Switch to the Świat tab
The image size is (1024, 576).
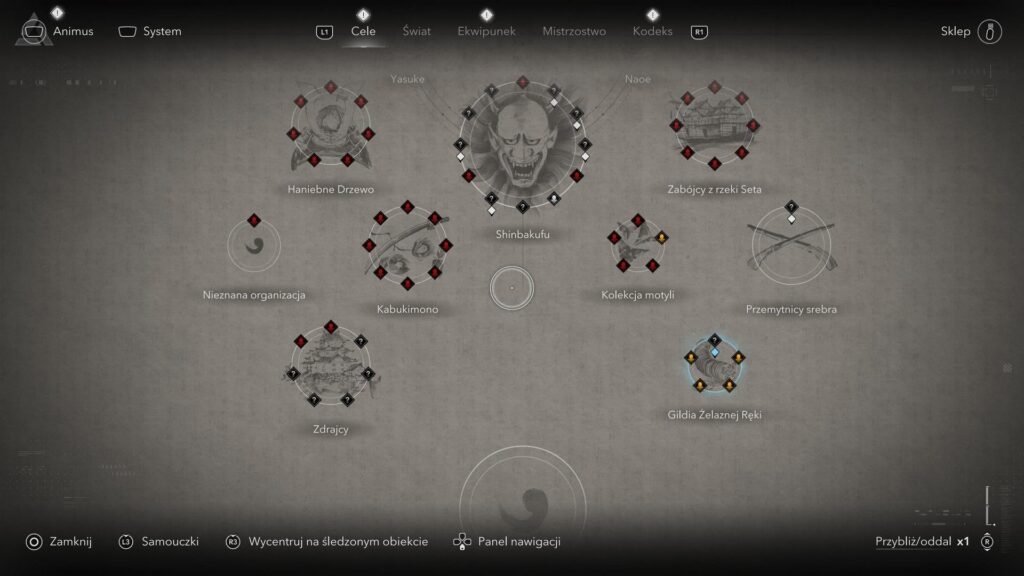coord(416,31)
